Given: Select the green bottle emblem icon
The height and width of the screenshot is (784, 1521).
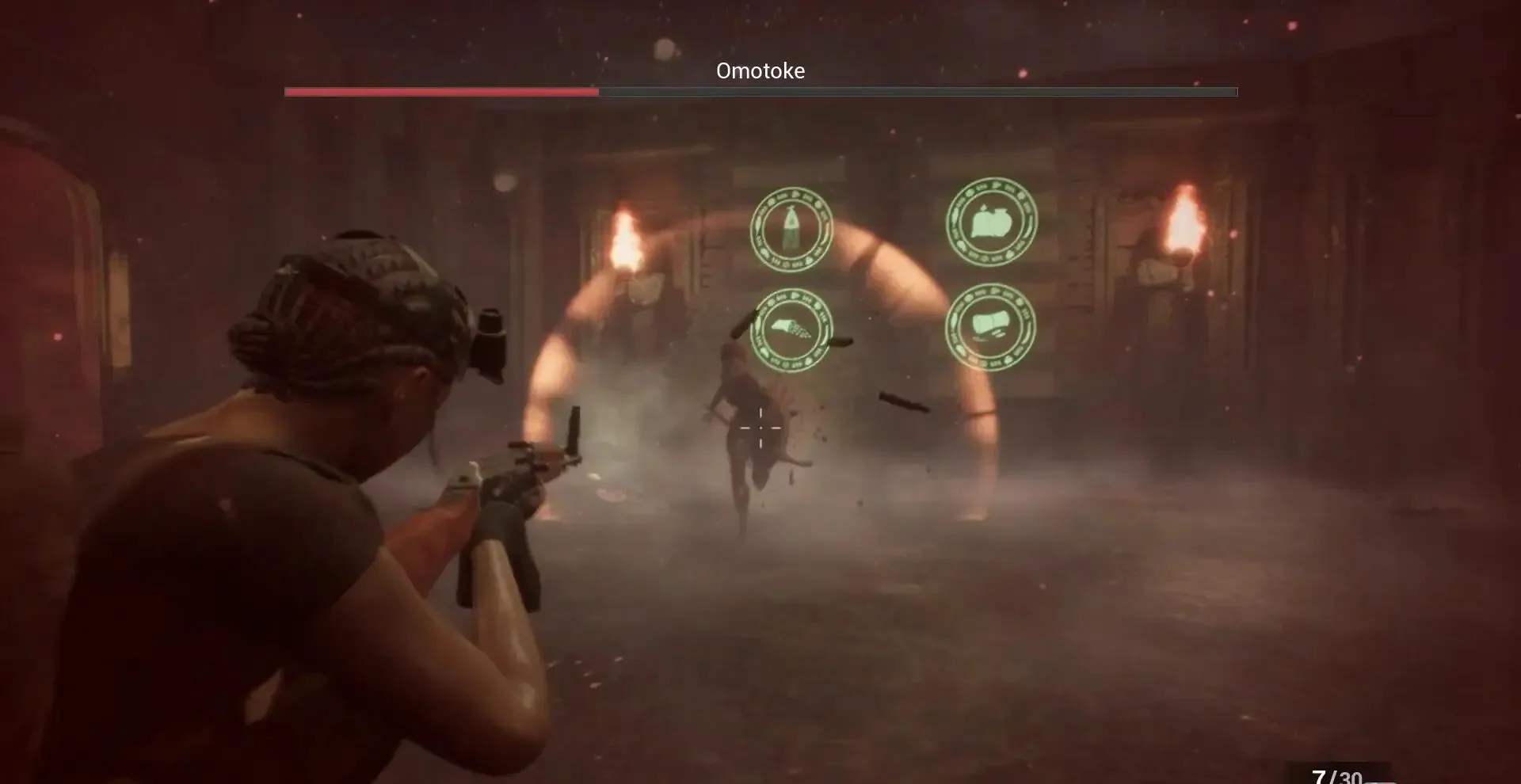Looking at the screenshot, I should 791,229.
